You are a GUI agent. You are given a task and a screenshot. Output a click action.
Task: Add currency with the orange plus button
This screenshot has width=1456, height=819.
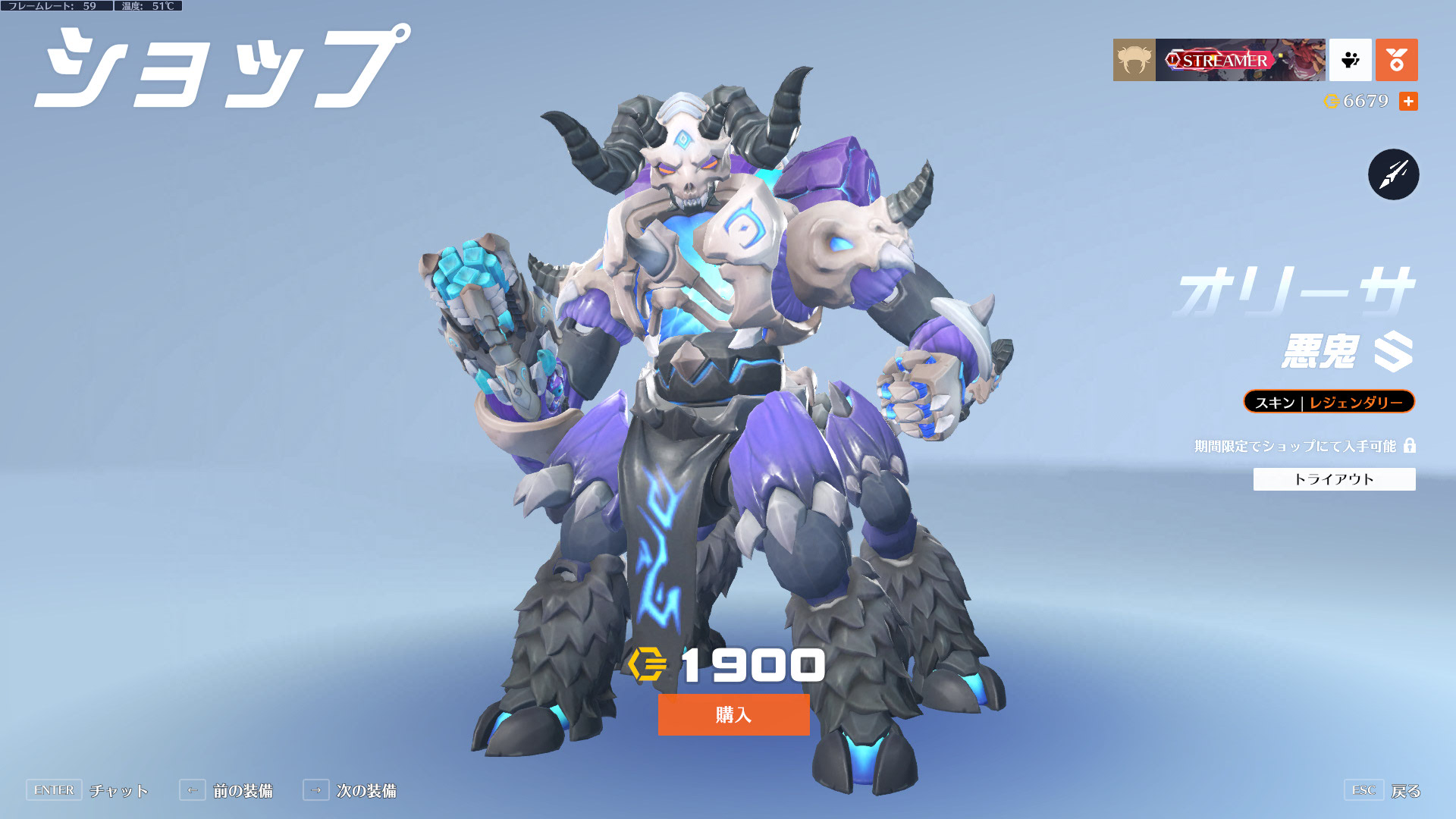(1408, 102)
